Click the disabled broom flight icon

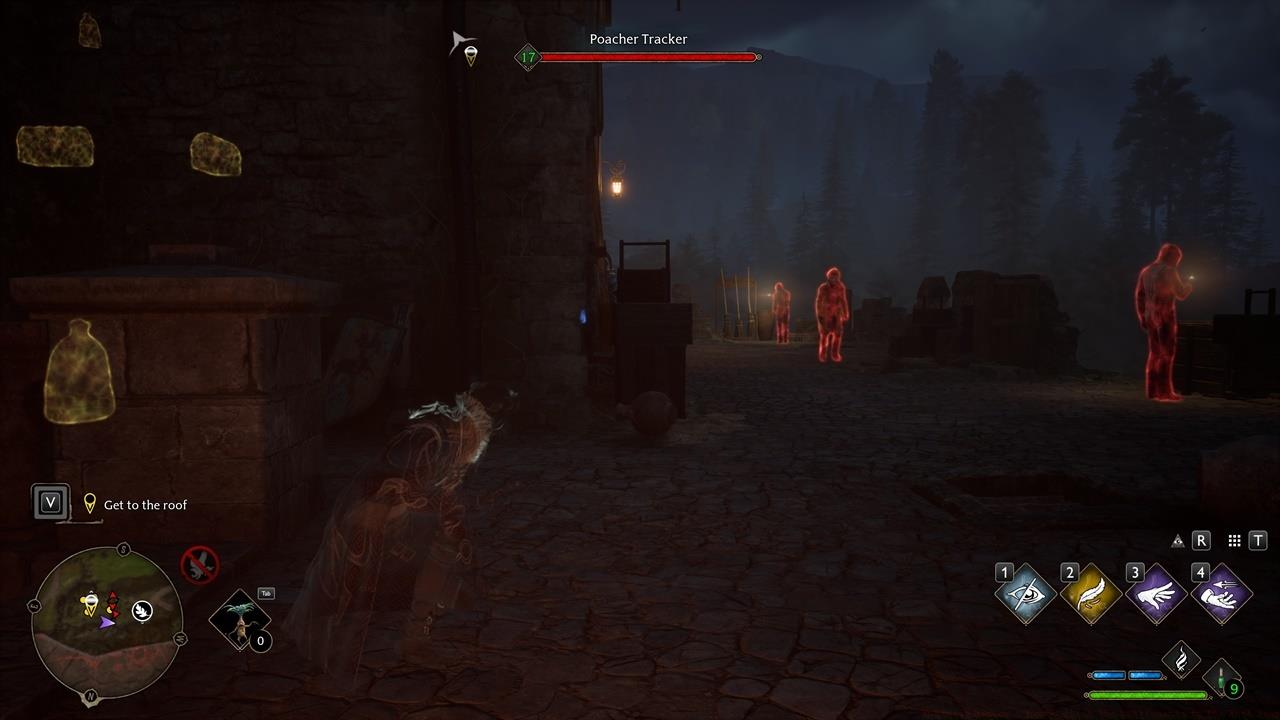tap(199, 566)
